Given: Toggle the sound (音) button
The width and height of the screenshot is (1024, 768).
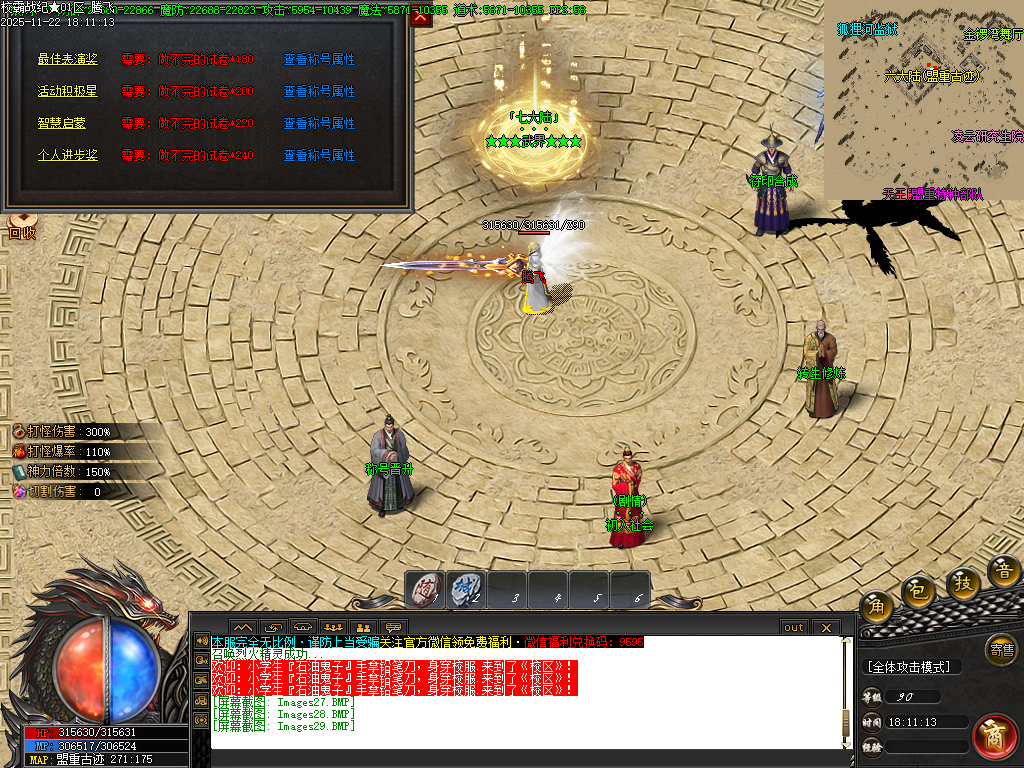Looking at the screenshot, I should [1004, 571].
